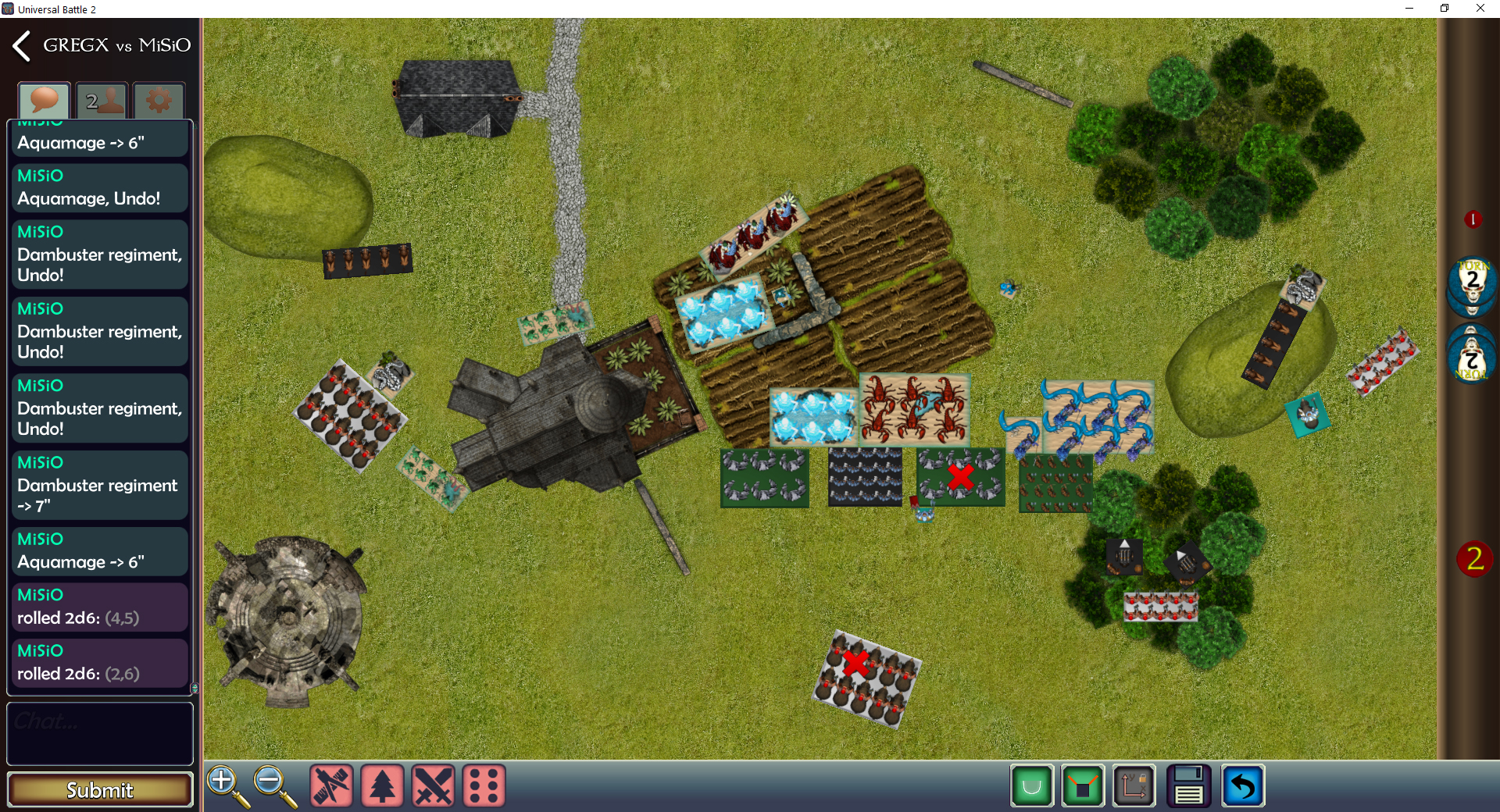Choose the pine tree terrain tool
This screenshot has width=1500, height=812.
point(382,785)
